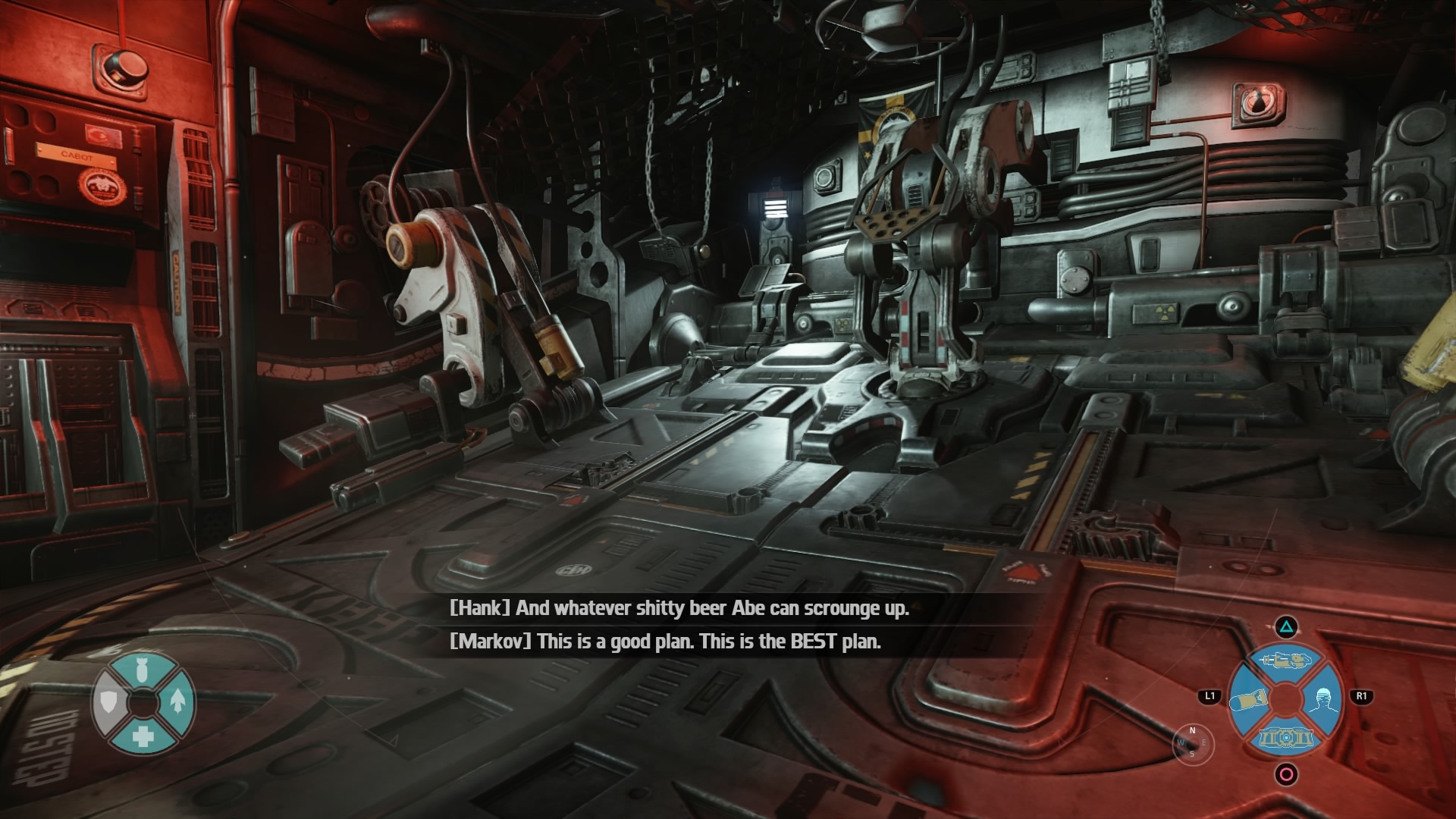This screenshot has width=1456, height=819.
Task: Equip the gun in the top ability slot
Action: 1285,660
